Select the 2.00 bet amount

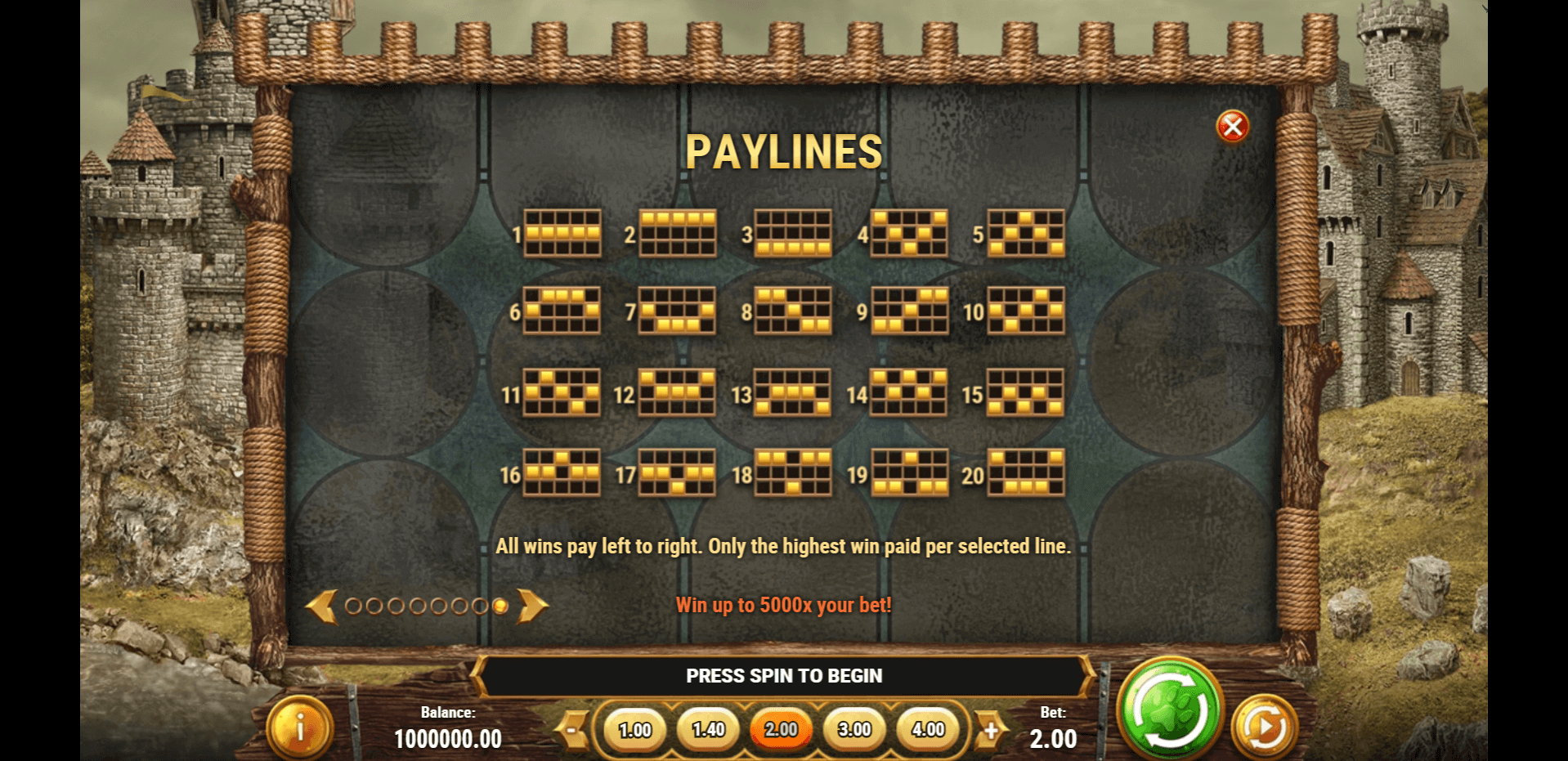[781, 729]
